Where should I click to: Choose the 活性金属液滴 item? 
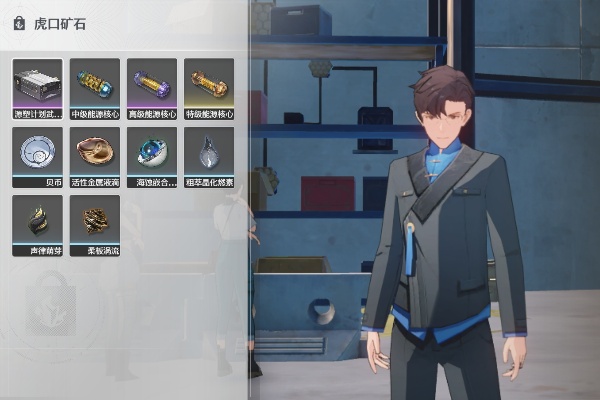[x=95, y=153]
